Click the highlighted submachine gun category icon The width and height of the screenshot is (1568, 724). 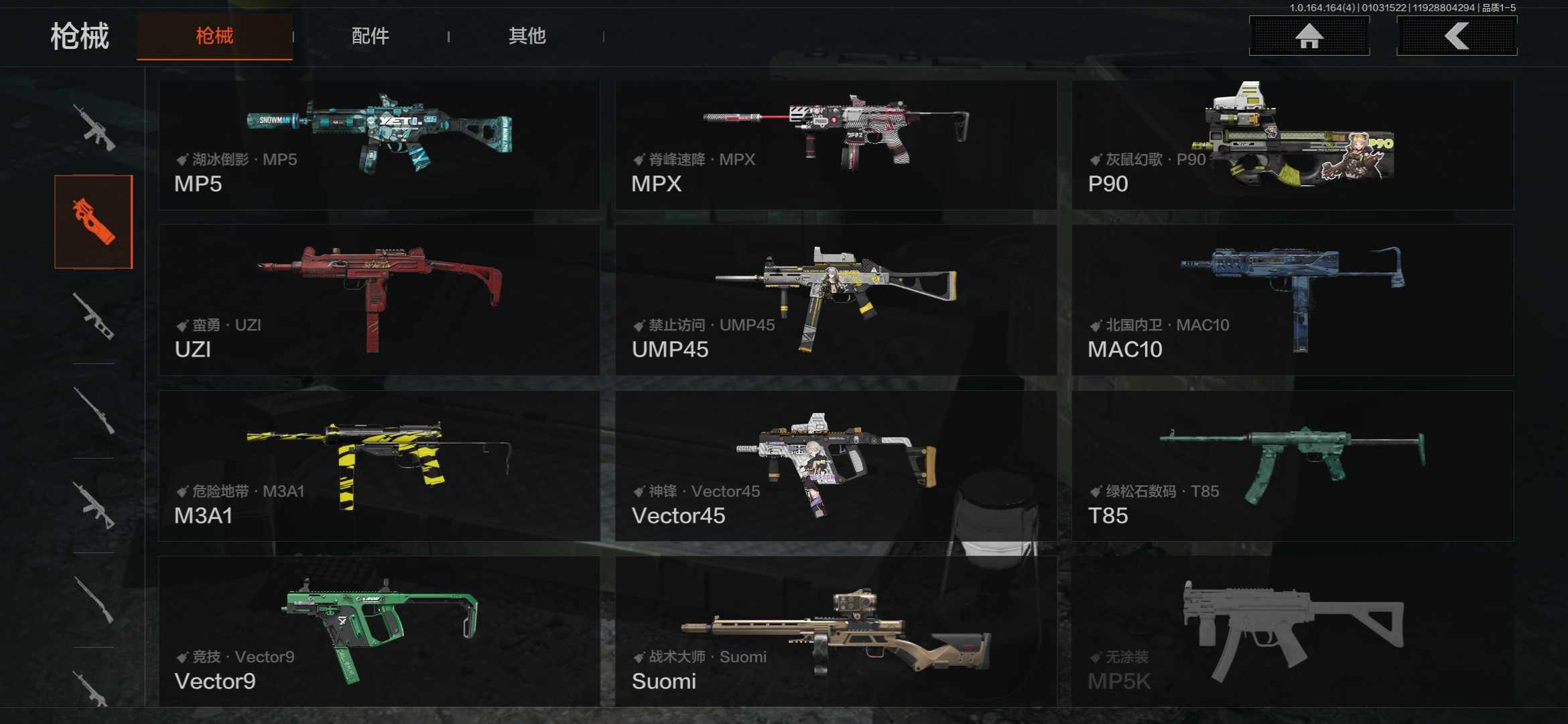pyautogui.click(x=94, y=222)
